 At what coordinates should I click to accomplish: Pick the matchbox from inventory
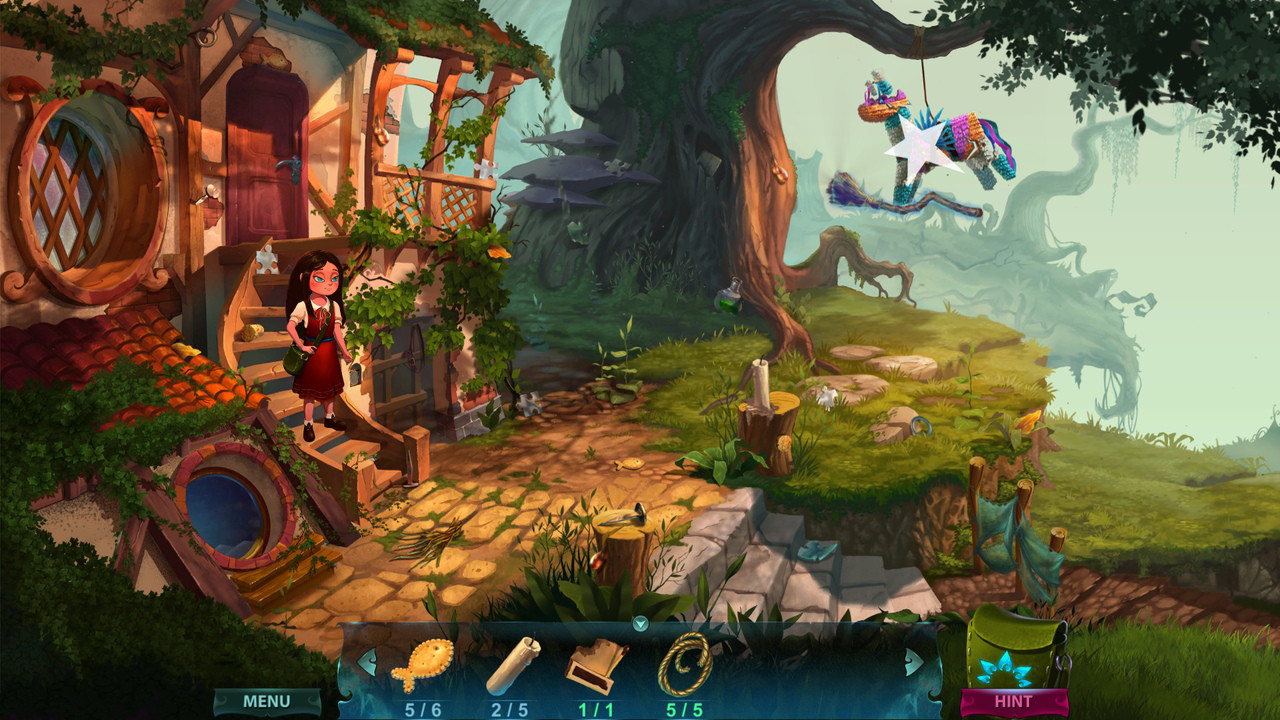[x=596, y=664]
